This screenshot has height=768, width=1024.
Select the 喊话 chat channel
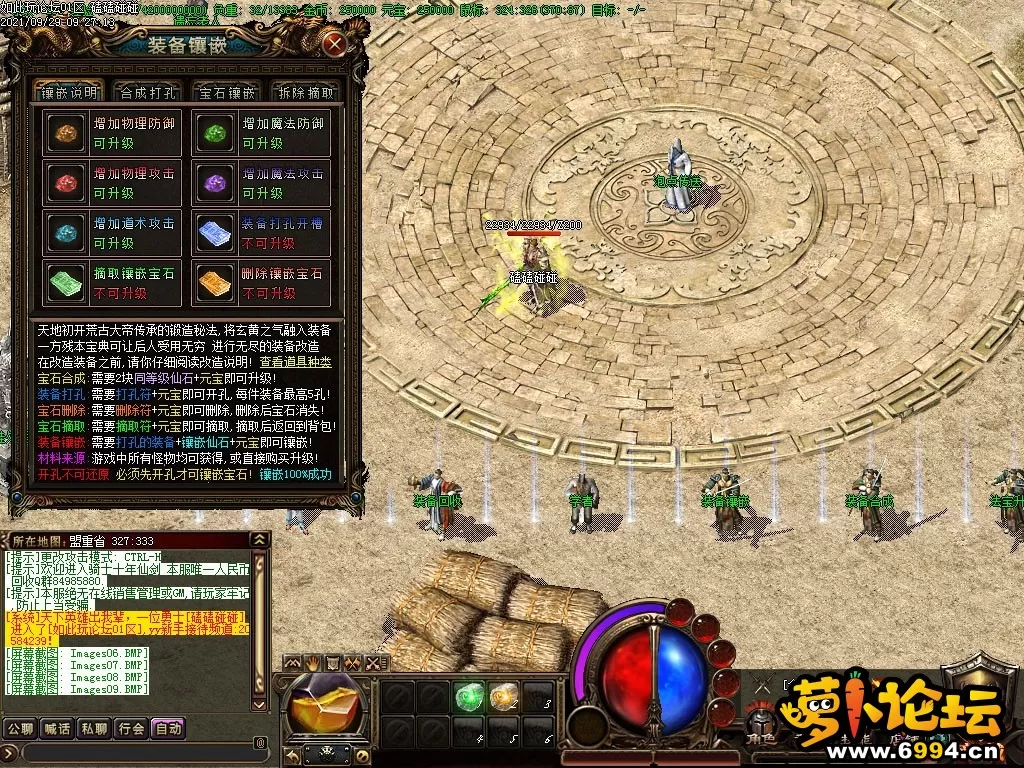pos(57,728)
